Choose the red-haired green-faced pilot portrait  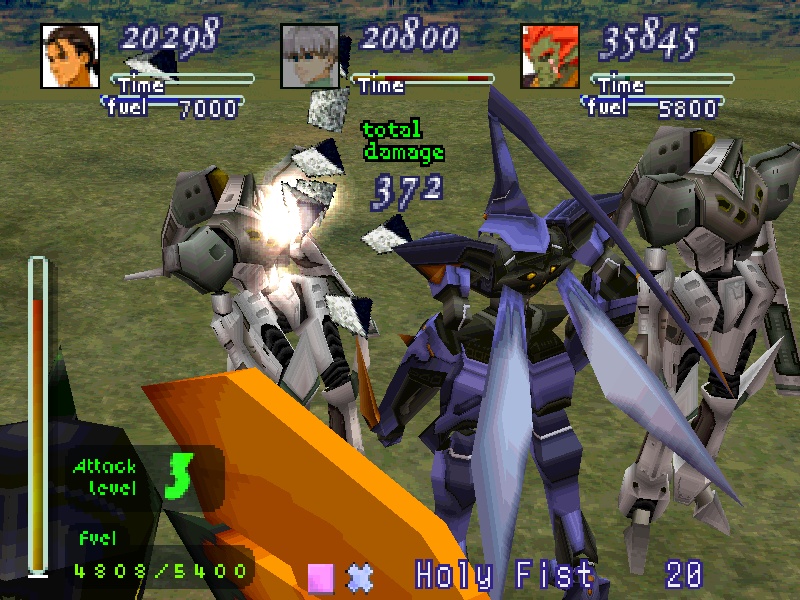550,56
